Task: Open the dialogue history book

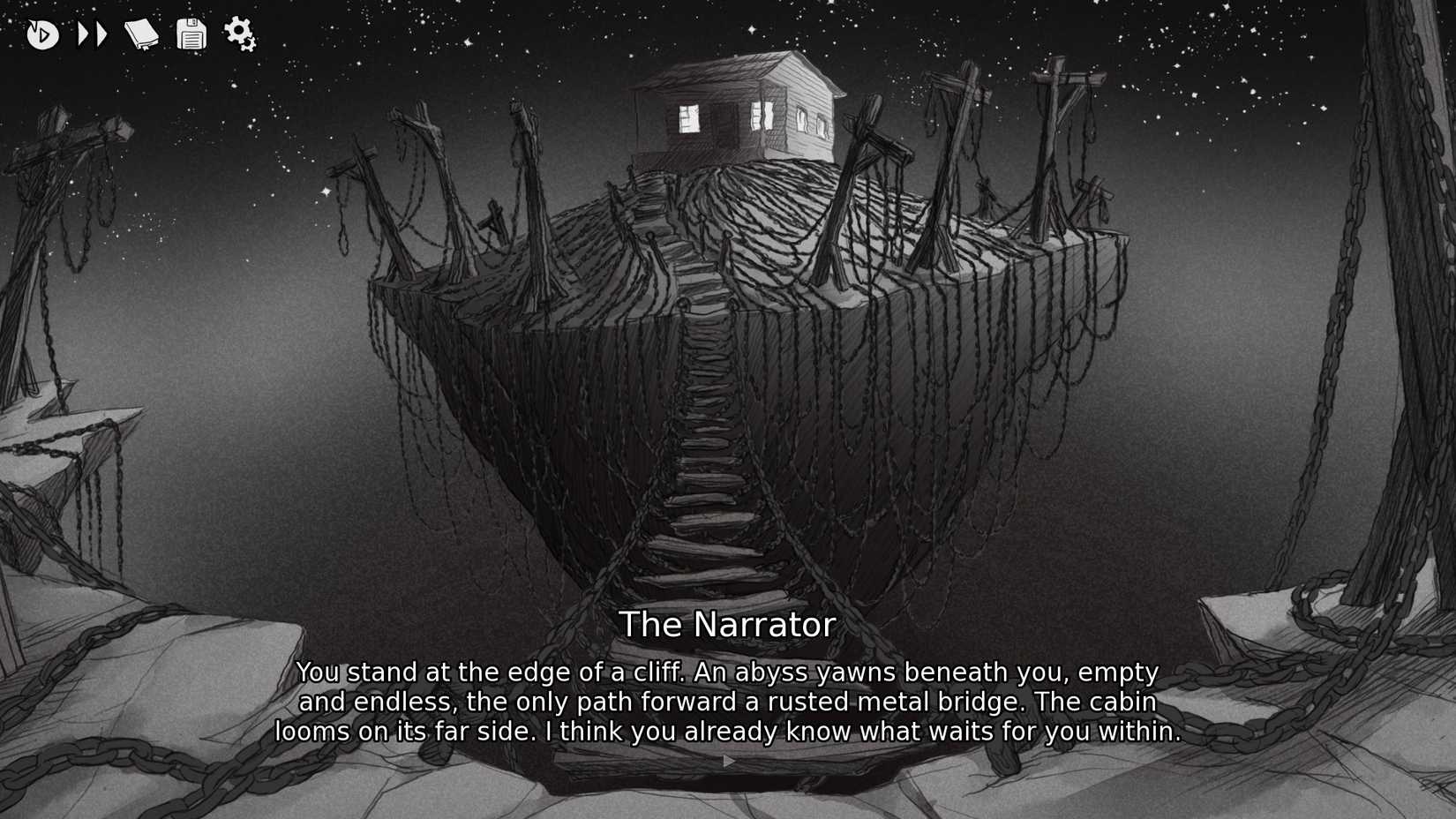Action: [141, 34]
